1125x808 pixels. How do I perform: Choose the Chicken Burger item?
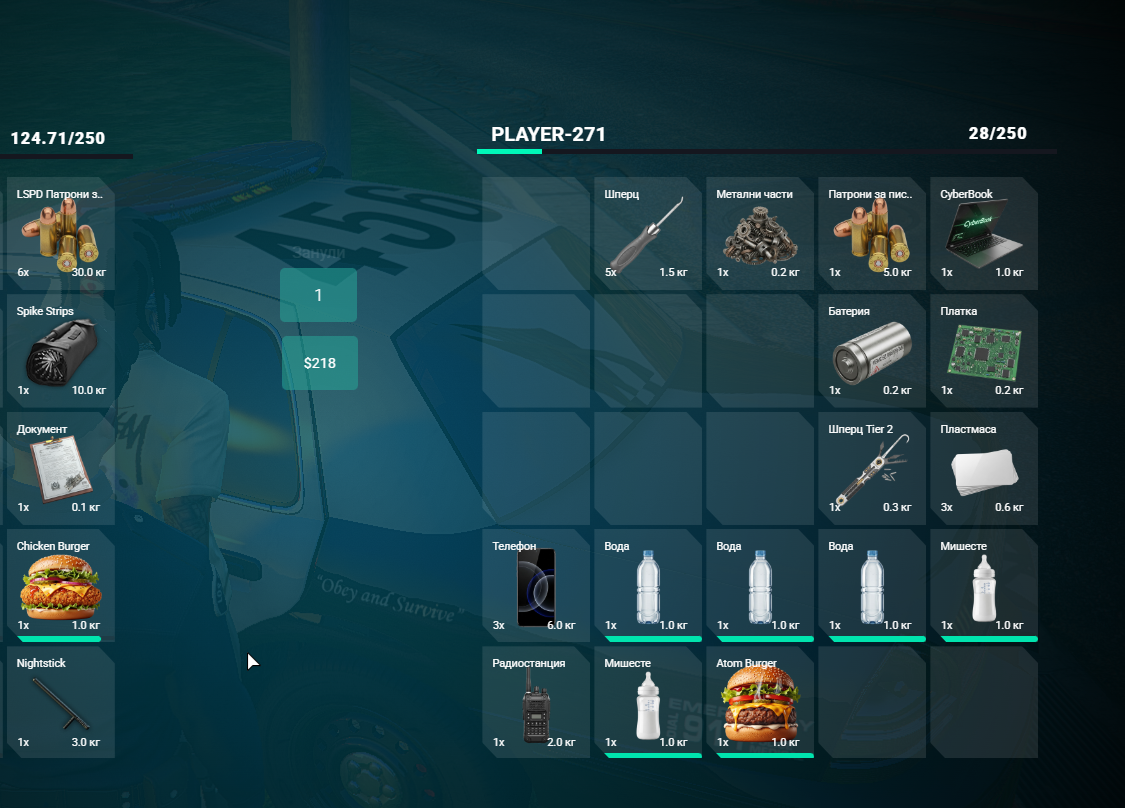coord(60,586)
